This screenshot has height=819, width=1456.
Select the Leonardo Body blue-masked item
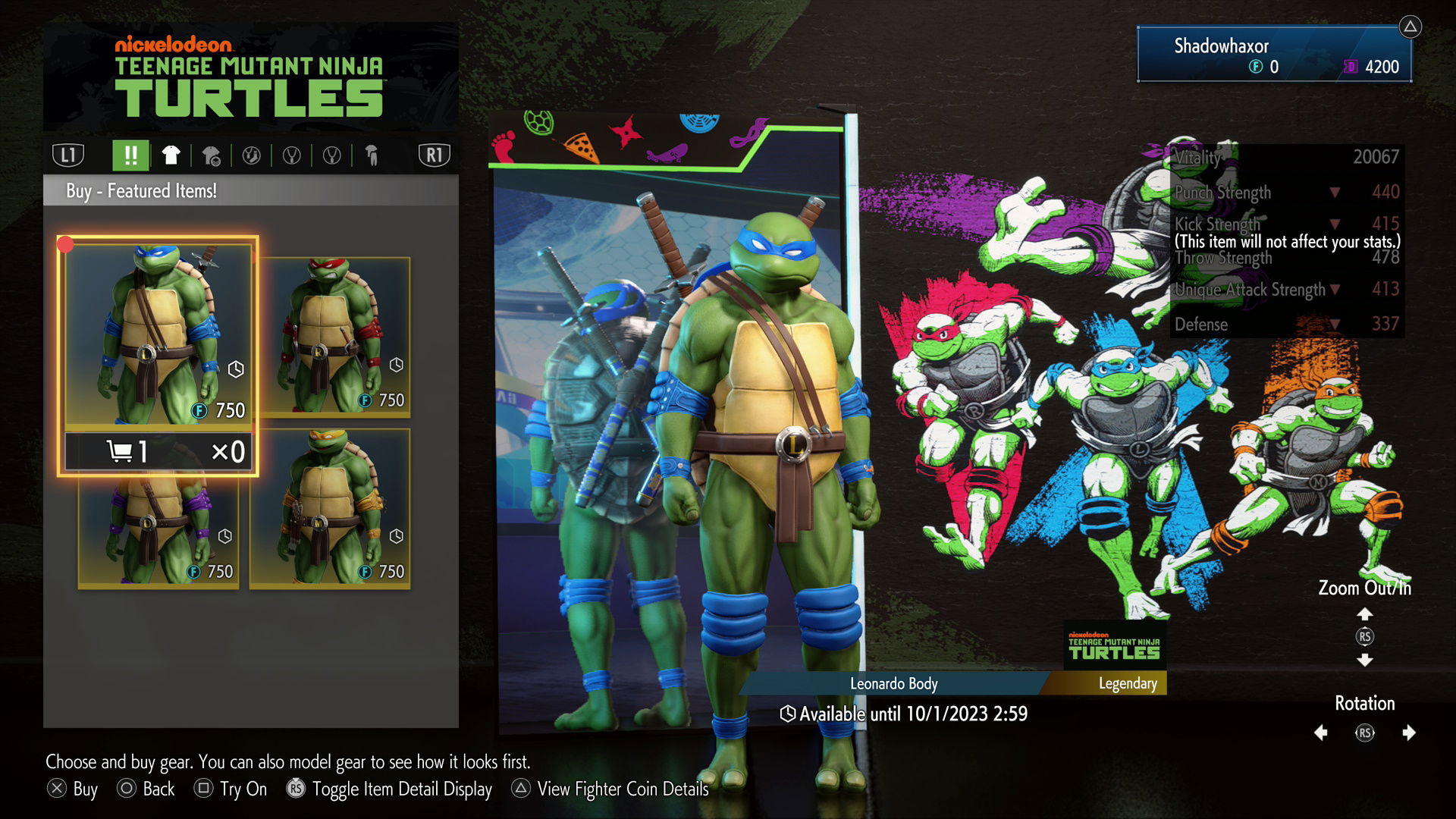click(158, 334)
